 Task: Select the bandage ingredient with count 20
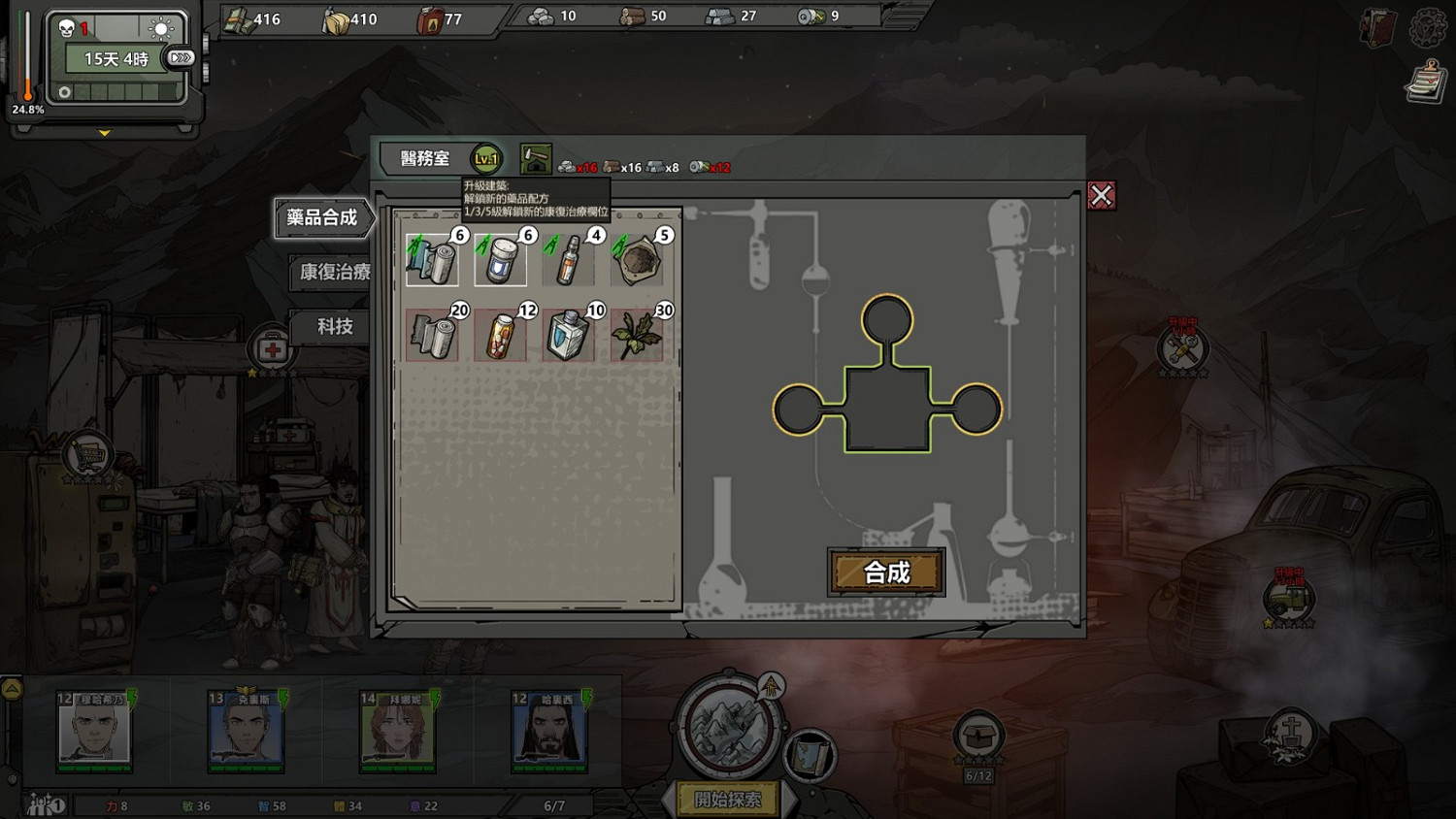[x=432, y=335]
